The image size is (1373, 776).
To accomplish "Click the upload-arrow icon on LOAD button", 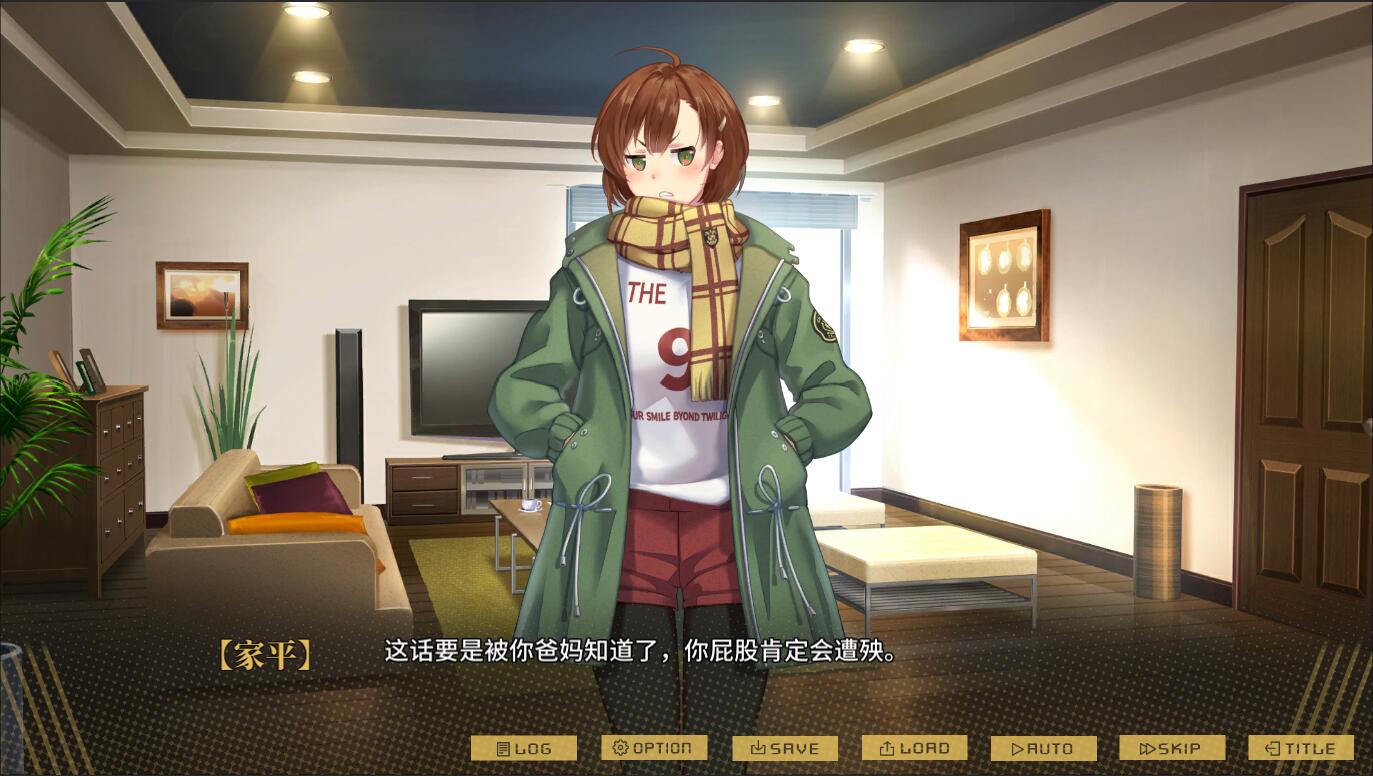I will coord(886,747).
